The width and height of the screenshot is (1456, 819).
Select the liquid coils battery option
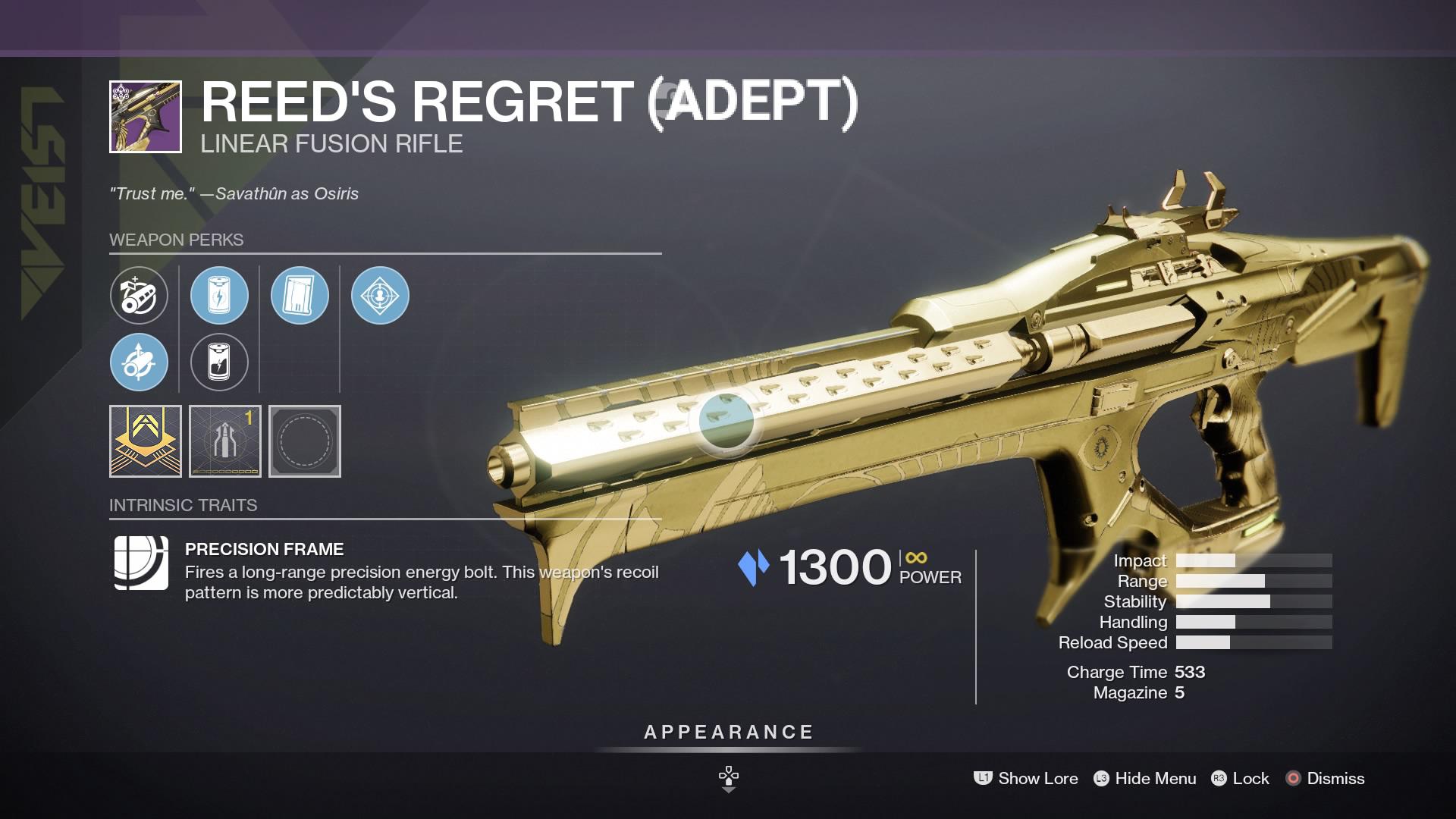tap(219, 362)
